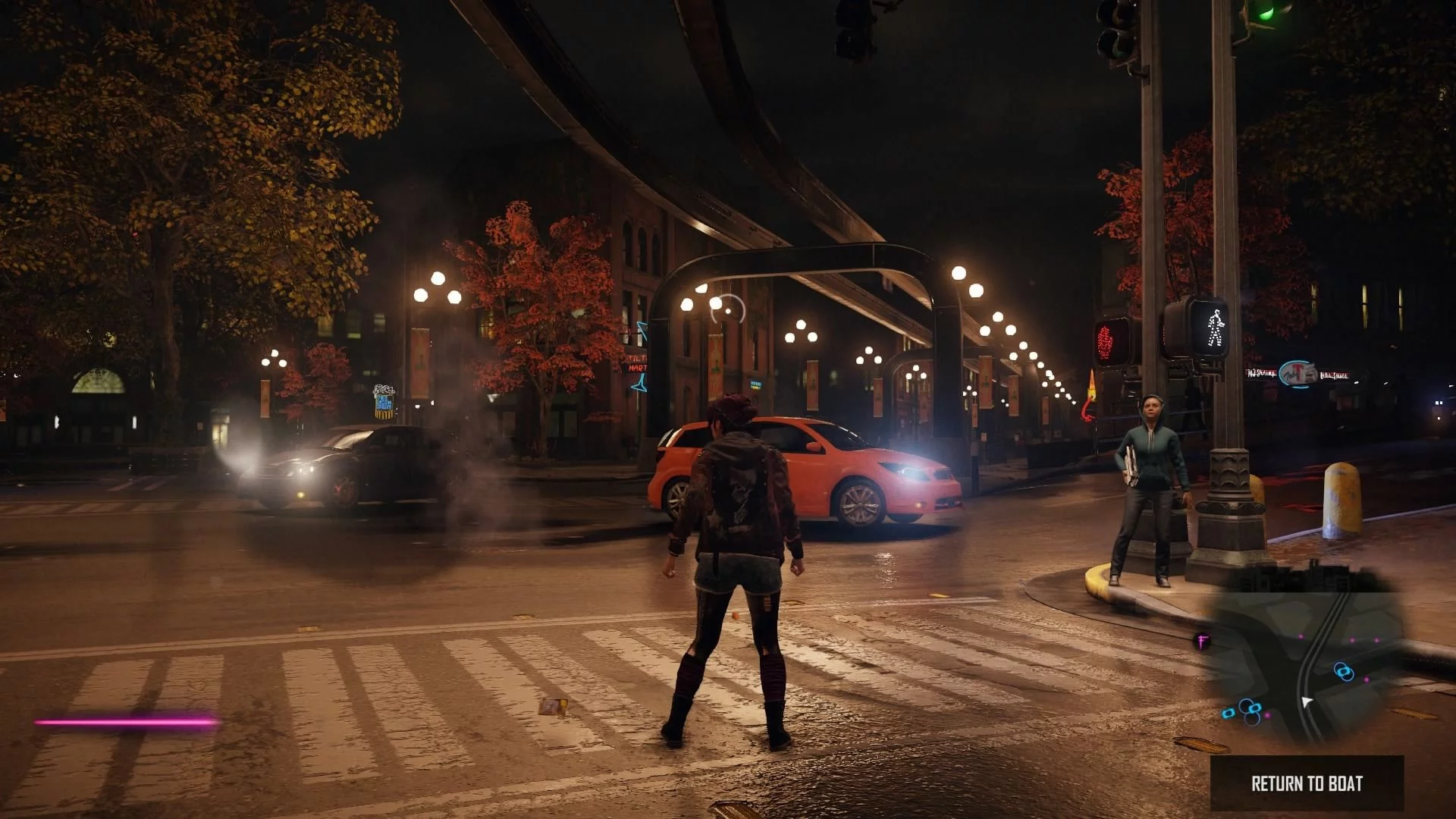Click the pink F marker beside the minimap
Screen dimensions: 1456x819
coord(1202,642)
